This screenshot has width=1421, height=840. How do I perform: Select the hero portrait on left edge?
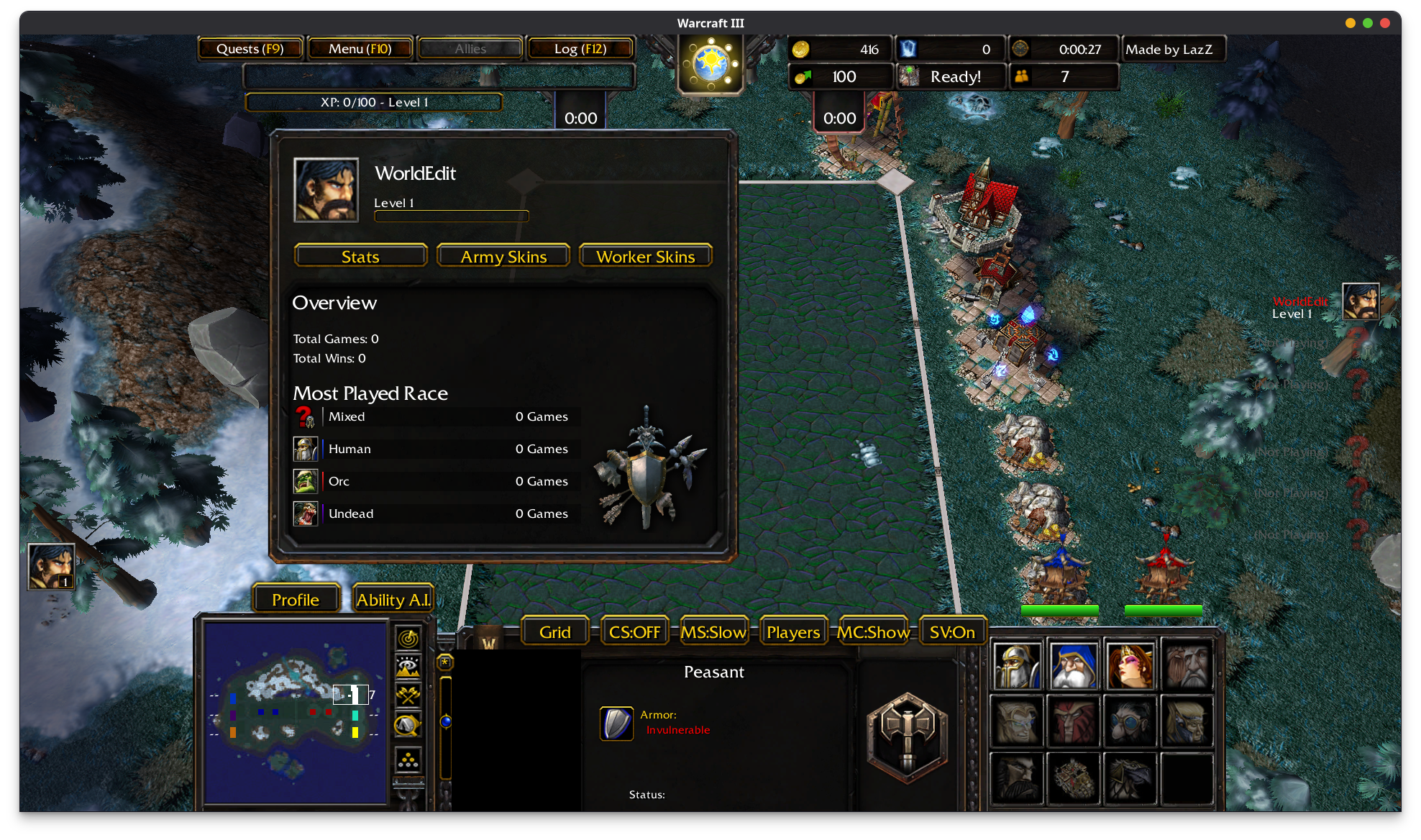click(x=50, y=567)
